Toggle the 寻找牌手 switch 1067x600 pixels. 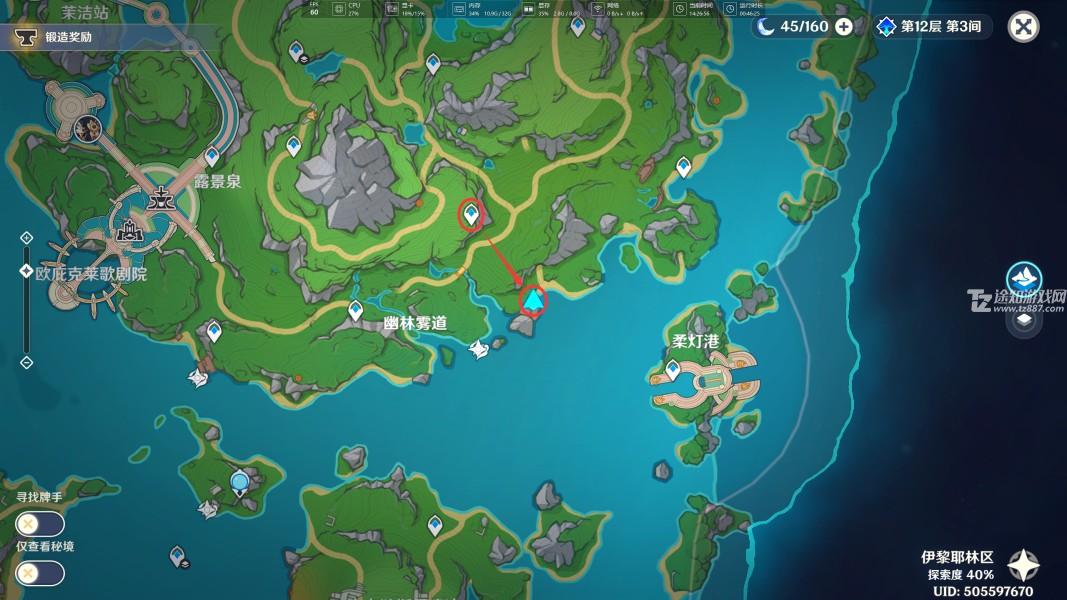pos(41,523)
